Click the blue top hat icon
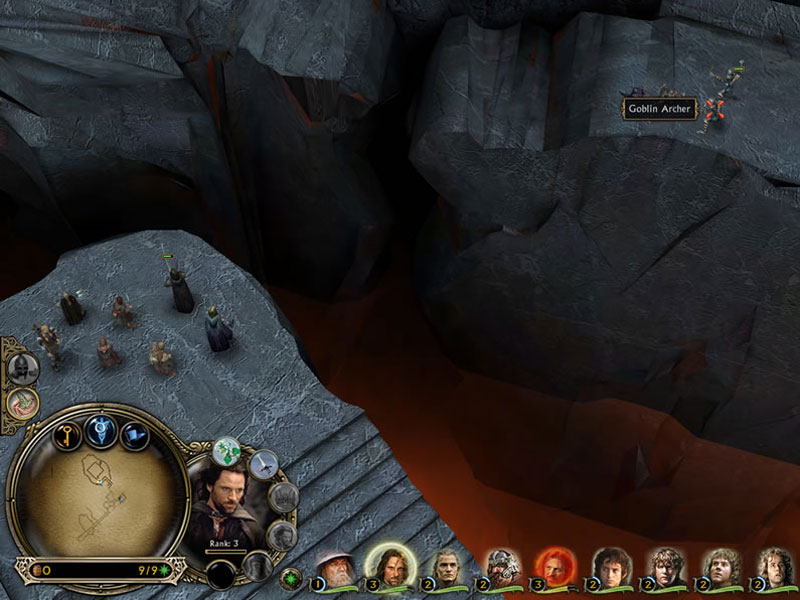800x600 pixels. [x=134, y=436]
